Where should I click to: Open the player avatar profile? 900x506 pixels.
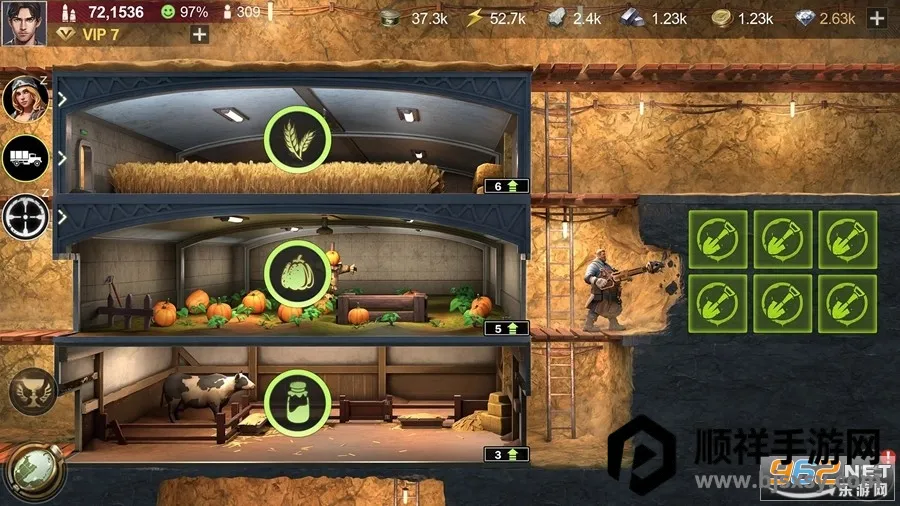[23, 22]
